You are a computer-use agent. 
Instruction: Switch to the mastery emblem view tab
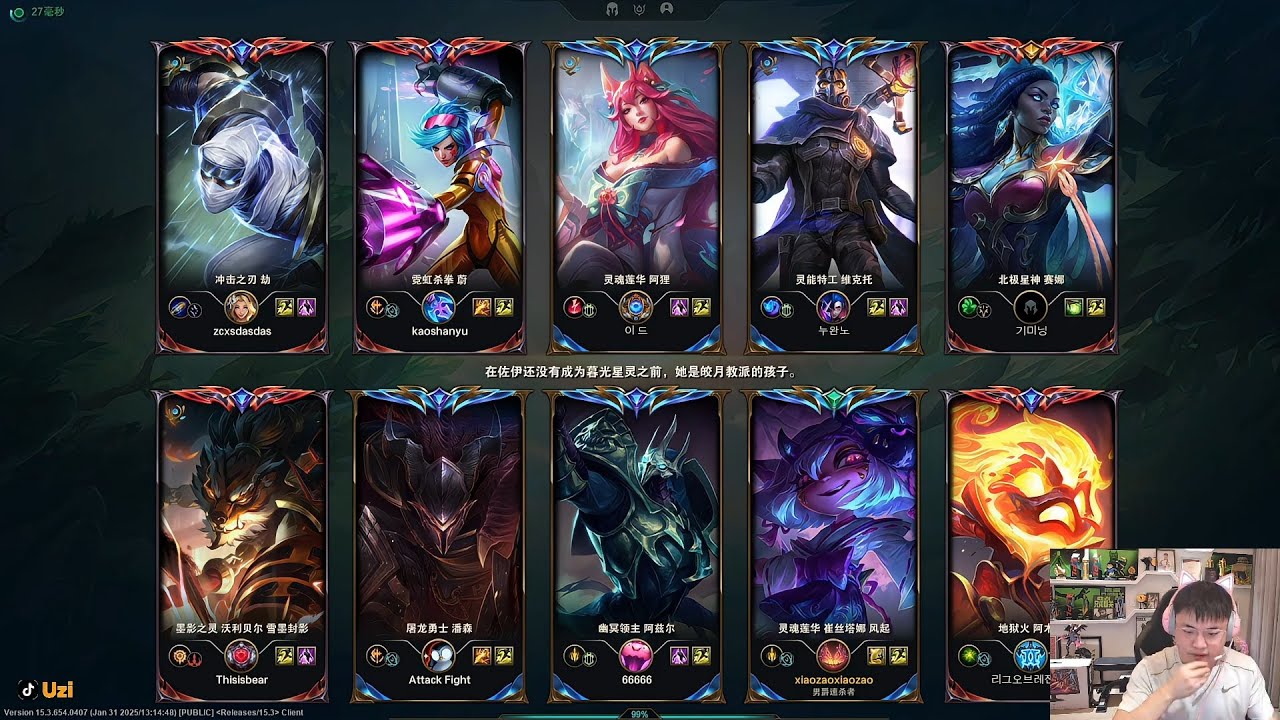pos(639,9)
